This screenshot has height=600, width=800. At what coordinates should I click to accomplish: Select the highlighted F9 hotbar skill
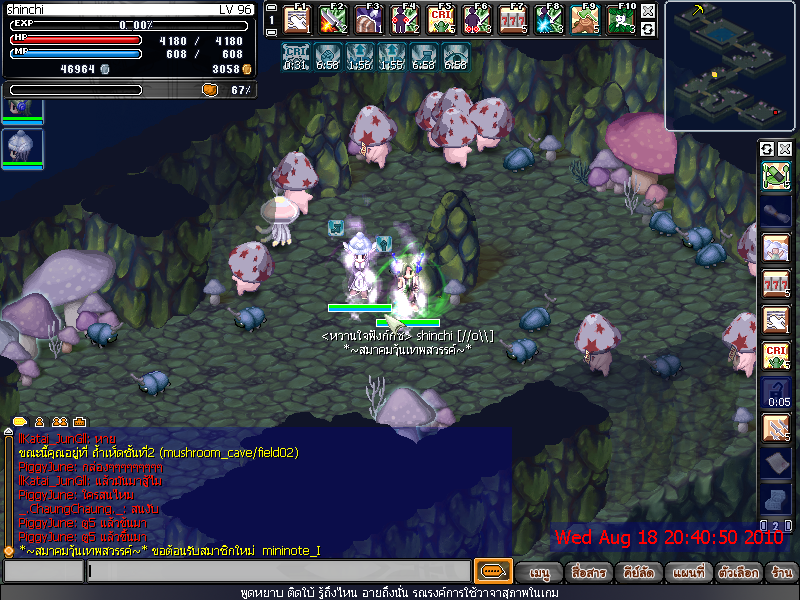pyautogui.click(x=585, y=20)
